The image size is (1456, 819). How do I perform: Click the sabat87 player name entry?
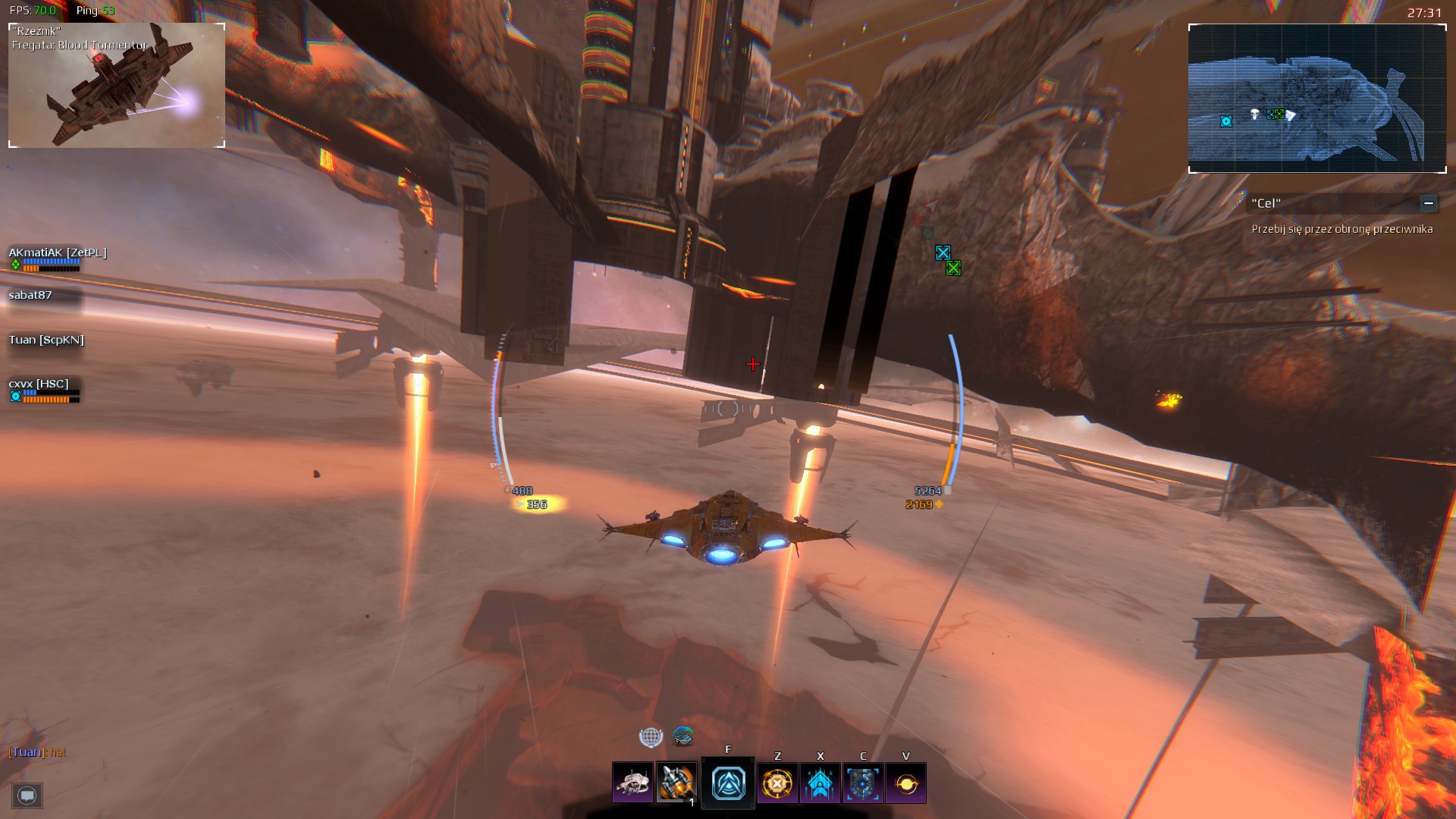click(30, 297)
